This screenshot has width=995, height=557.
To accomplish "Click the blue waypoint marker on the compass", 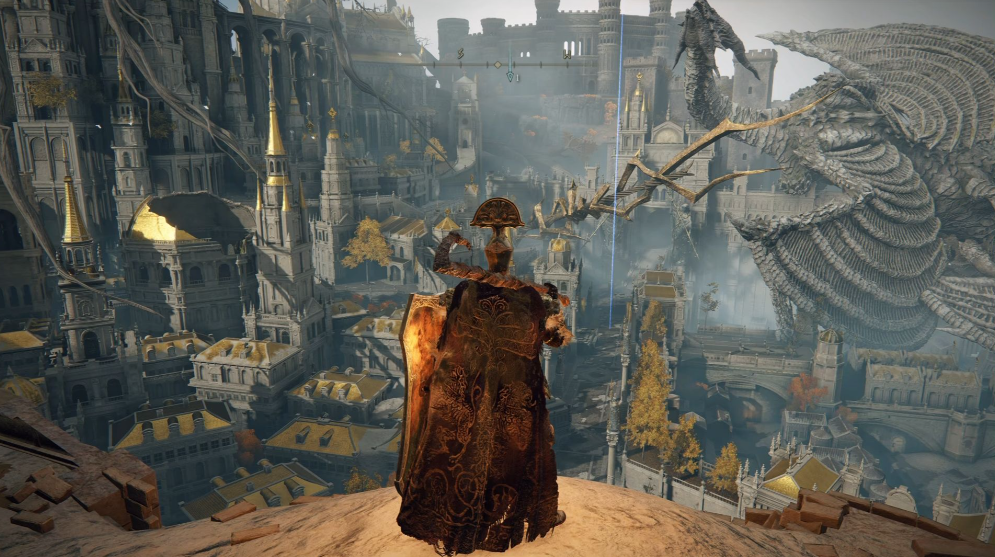I will [510, 76].
